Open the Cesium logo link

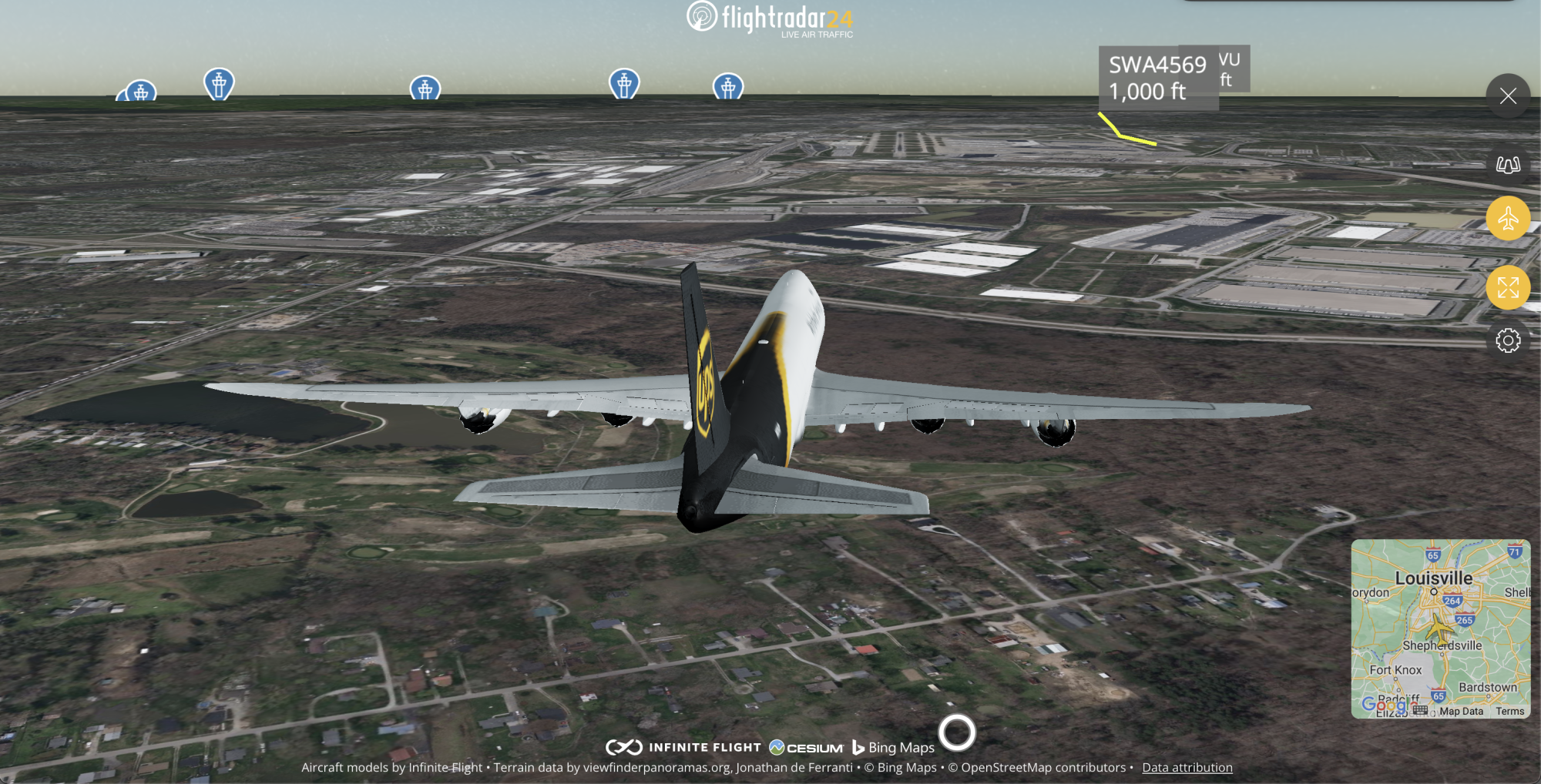click(x=806, y=747)
